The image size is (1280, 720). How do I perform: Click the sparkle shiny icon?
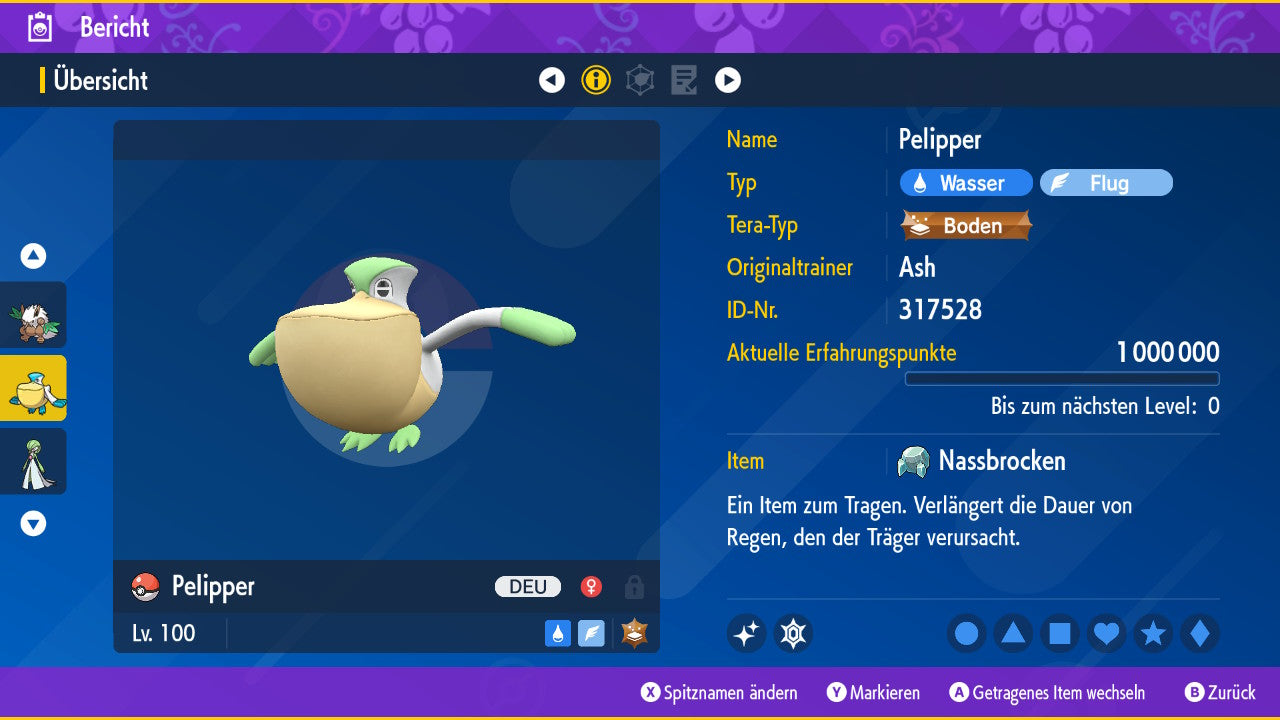pyautogui.click(x=746, y=633)
